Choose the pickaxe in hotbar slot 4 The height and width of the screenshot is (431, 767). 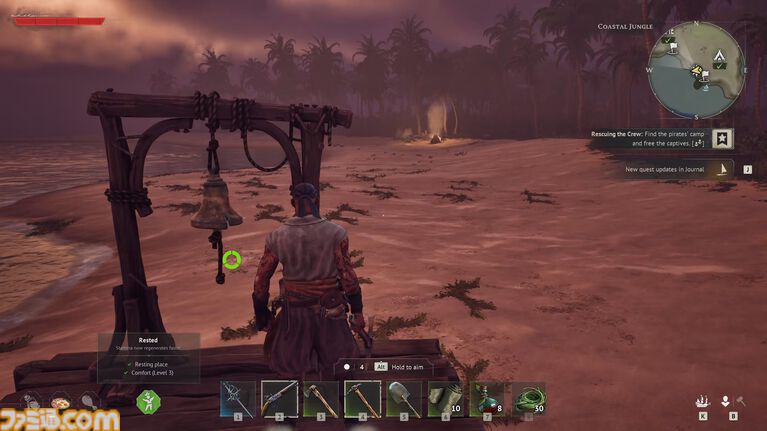362,398
